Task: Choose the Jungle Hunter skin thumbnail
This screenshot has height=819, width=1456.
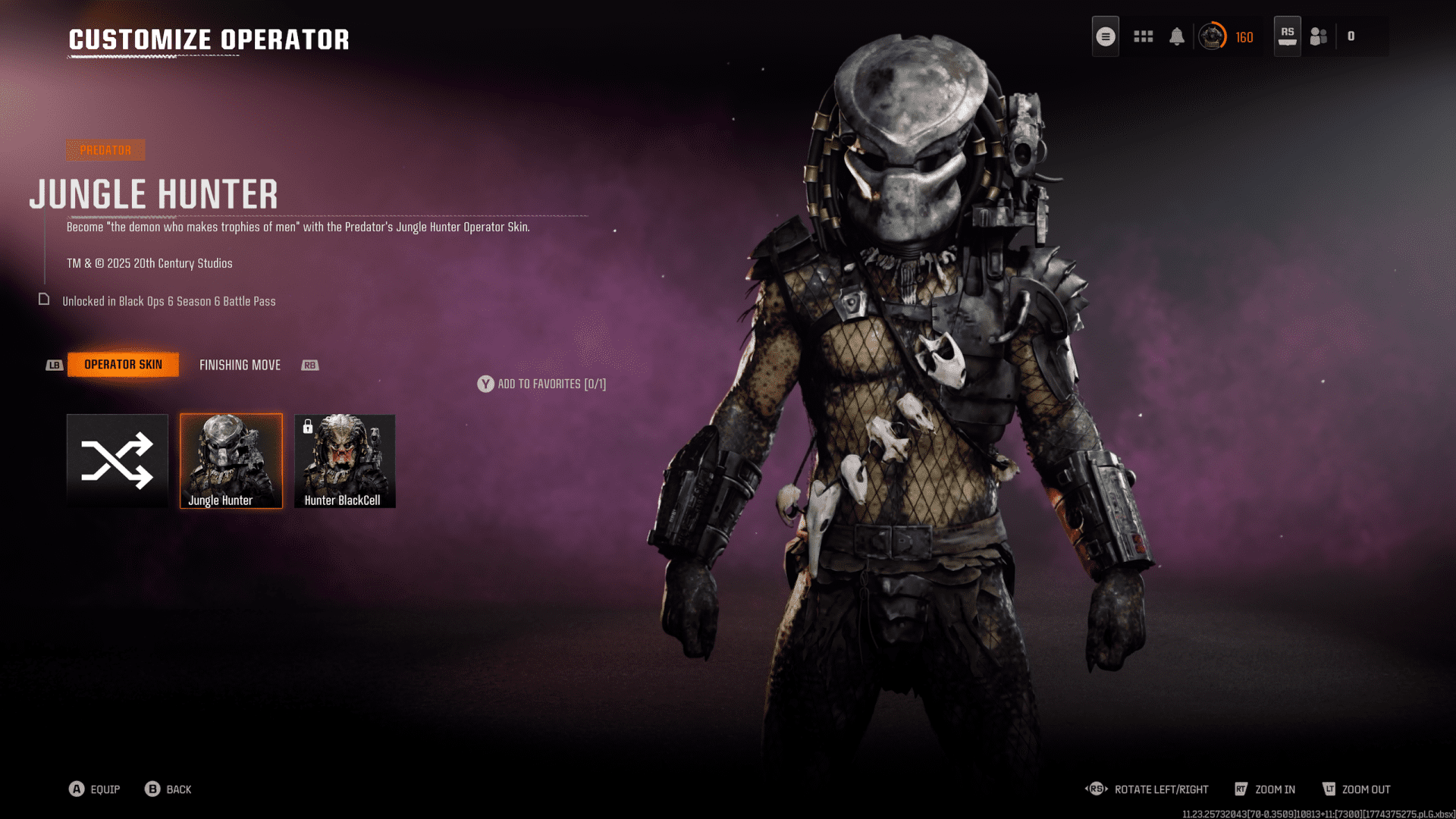Action: [x=231, y=460]
